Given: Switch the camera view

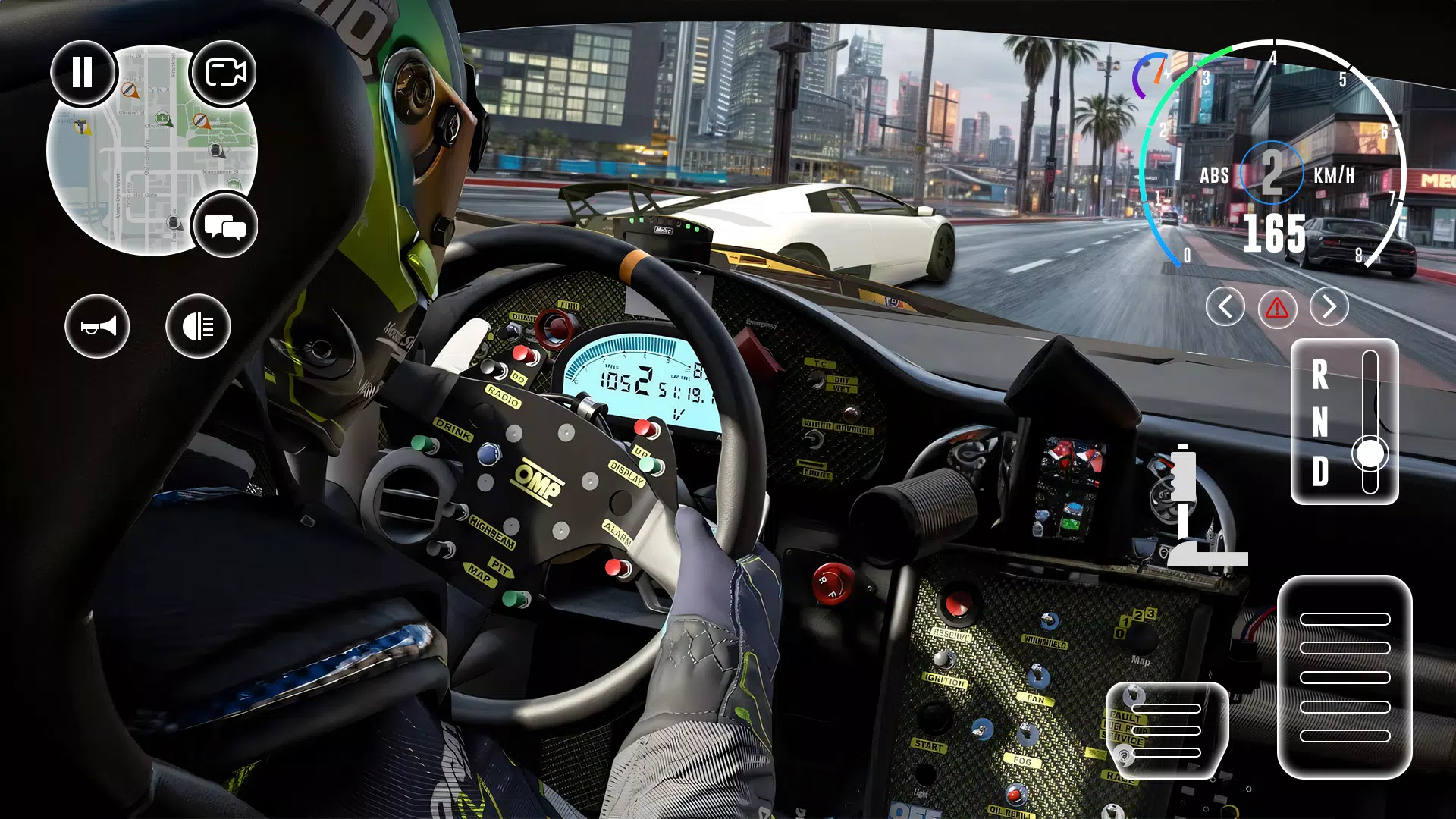Looking at the screenshot, I should click(x=225, y=72).
